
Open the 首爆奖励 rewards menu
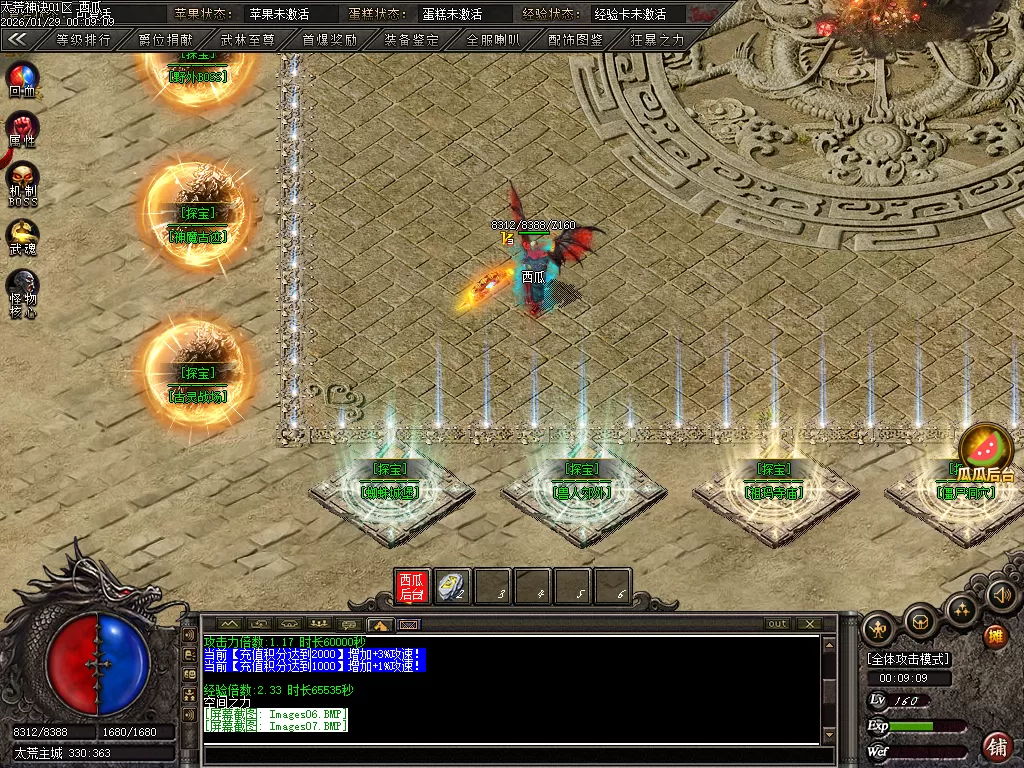tap(329, 40)
